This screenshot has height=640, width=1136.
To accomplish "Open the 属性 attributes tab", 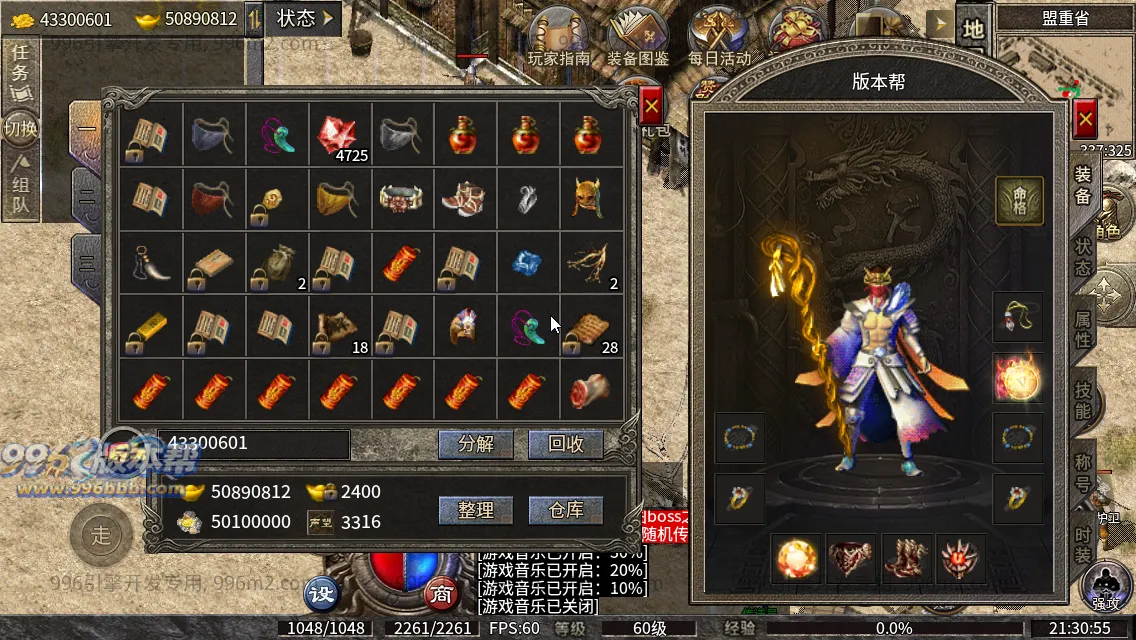I will [x=1083, y=327].
